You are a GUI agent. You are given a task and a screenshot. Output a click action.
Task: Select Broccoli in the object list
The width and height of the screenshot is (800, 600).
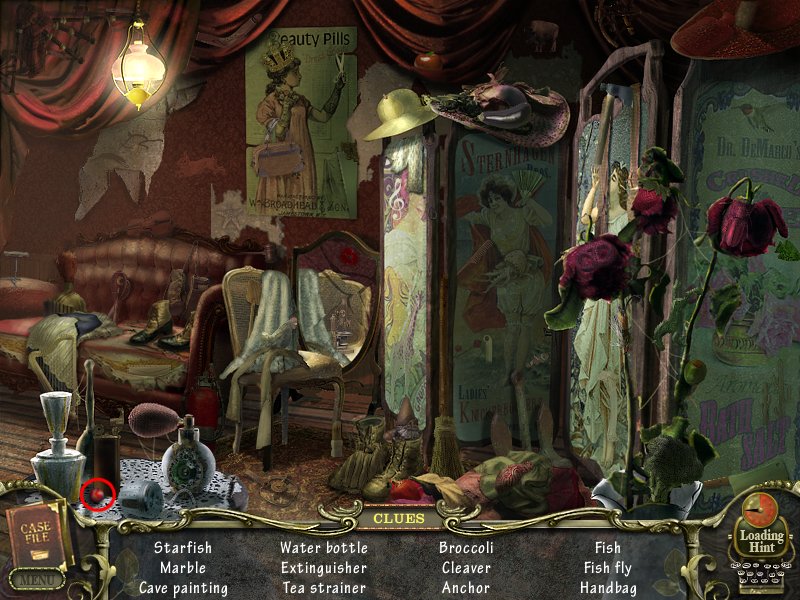(x=466, y=548)
